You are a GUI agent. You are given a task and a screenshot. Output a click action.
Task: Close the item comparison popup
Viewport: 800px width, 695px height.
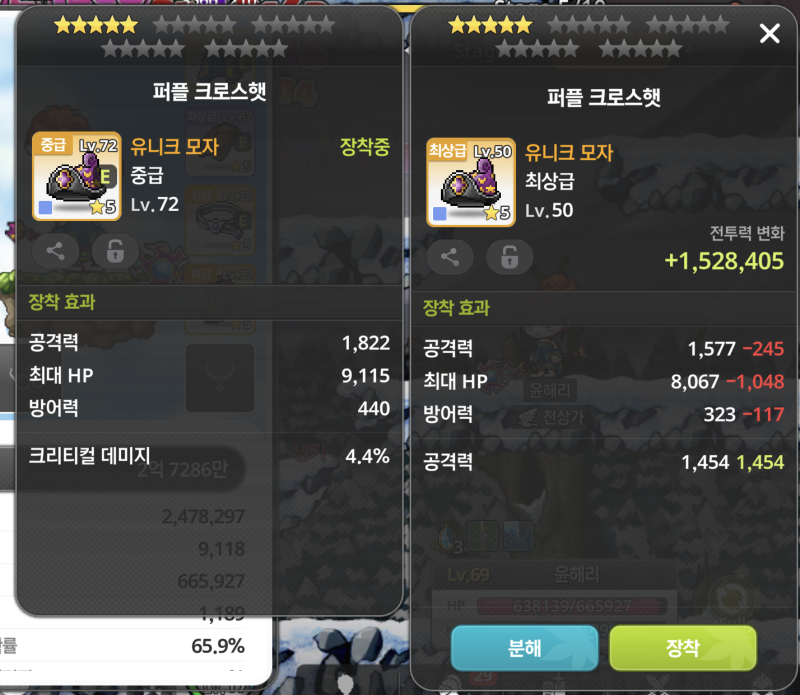click(769, 34)
